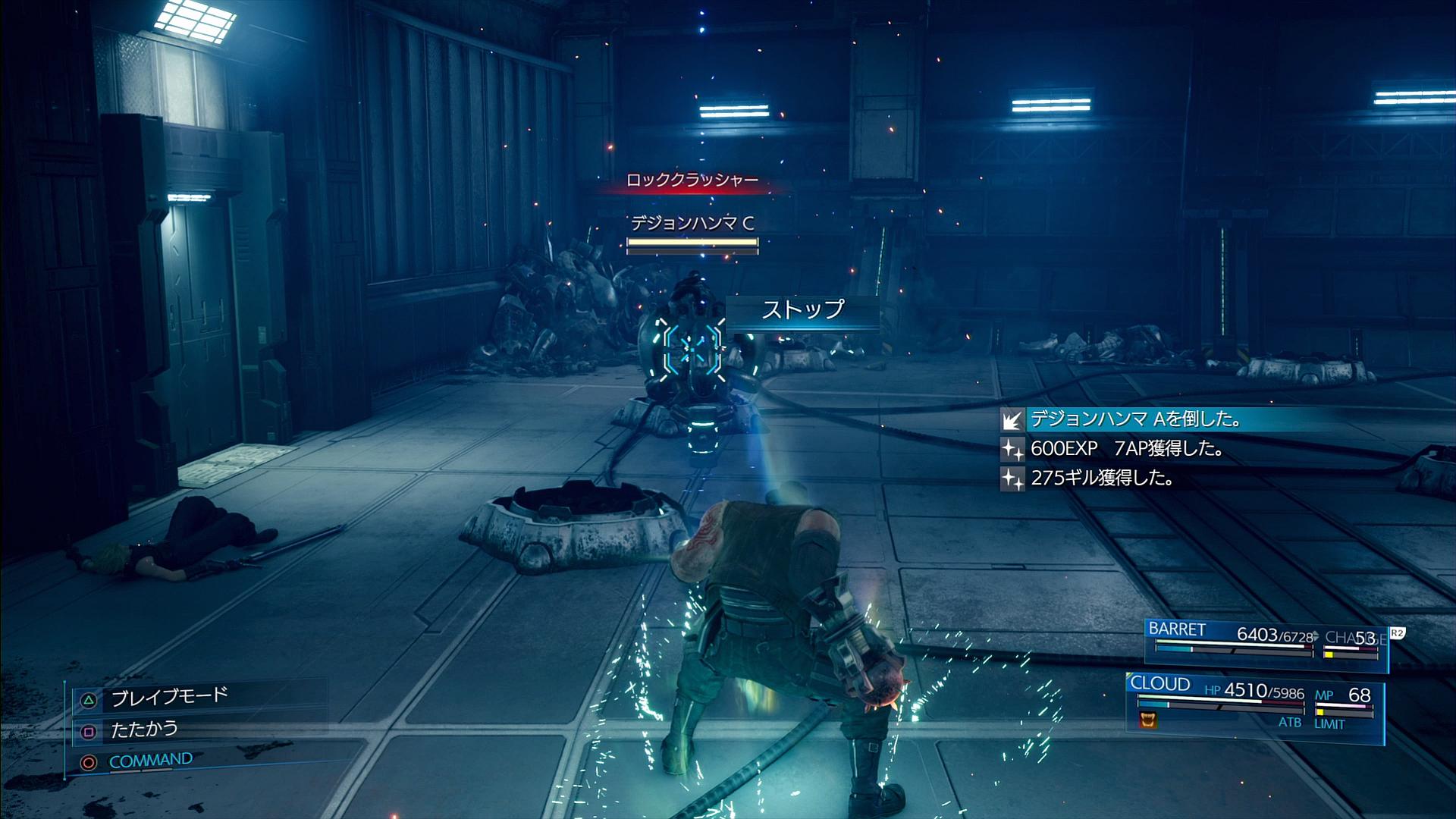Select the デジョンハンマ C enemy nameplate
Image resolution: width=1456 pixels, height=819 pixels.
[x=692, y=223]
